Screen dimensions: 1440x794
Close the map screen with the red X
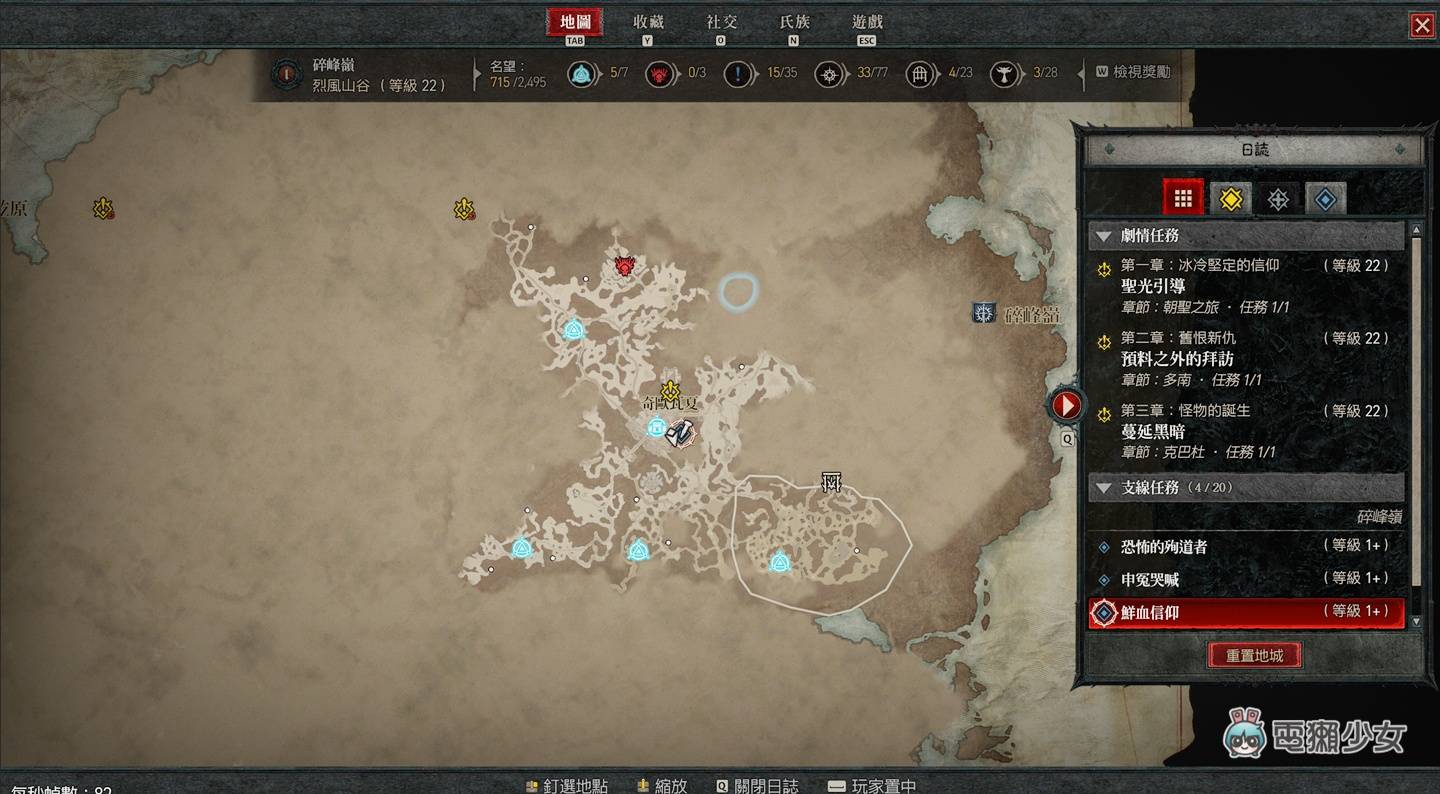point(1421,26)
